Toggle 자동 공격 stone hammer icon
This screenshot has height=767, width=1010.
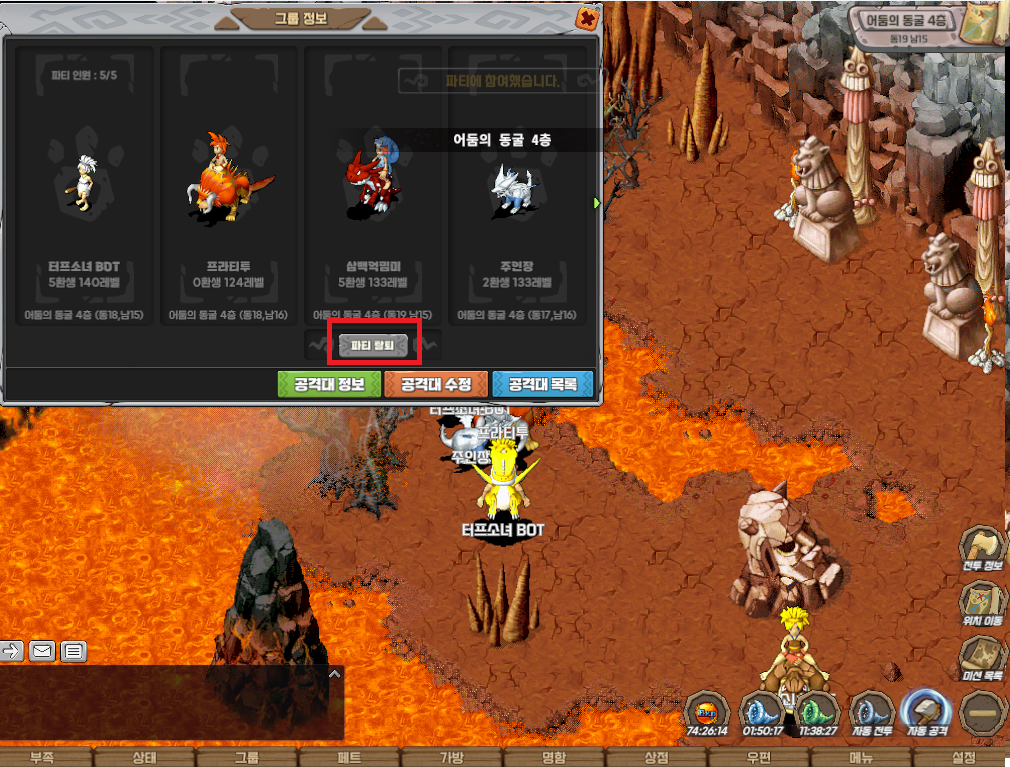pos(925,714)
